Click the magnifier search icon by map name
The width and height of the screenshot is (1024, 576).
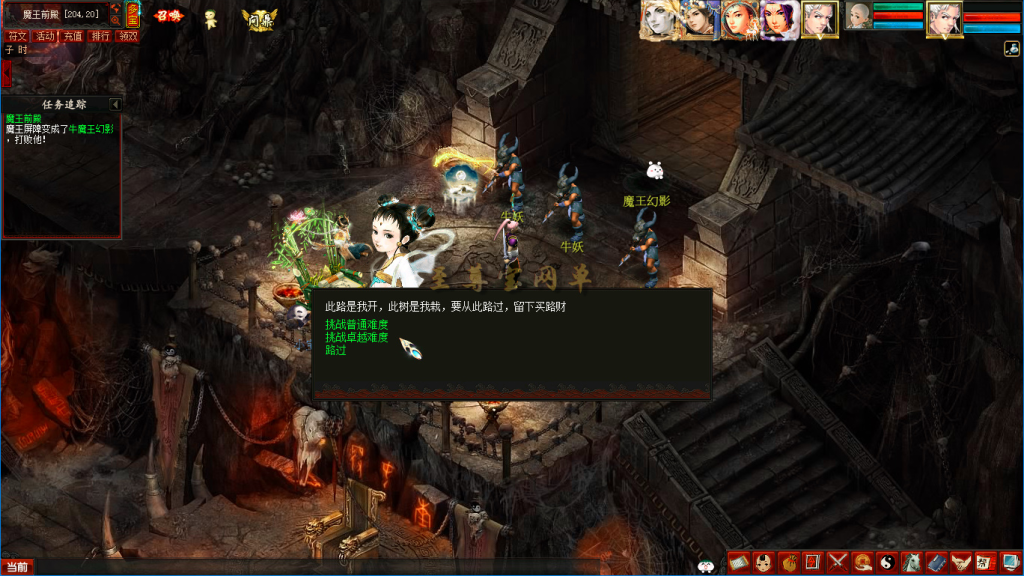point(115,19)
